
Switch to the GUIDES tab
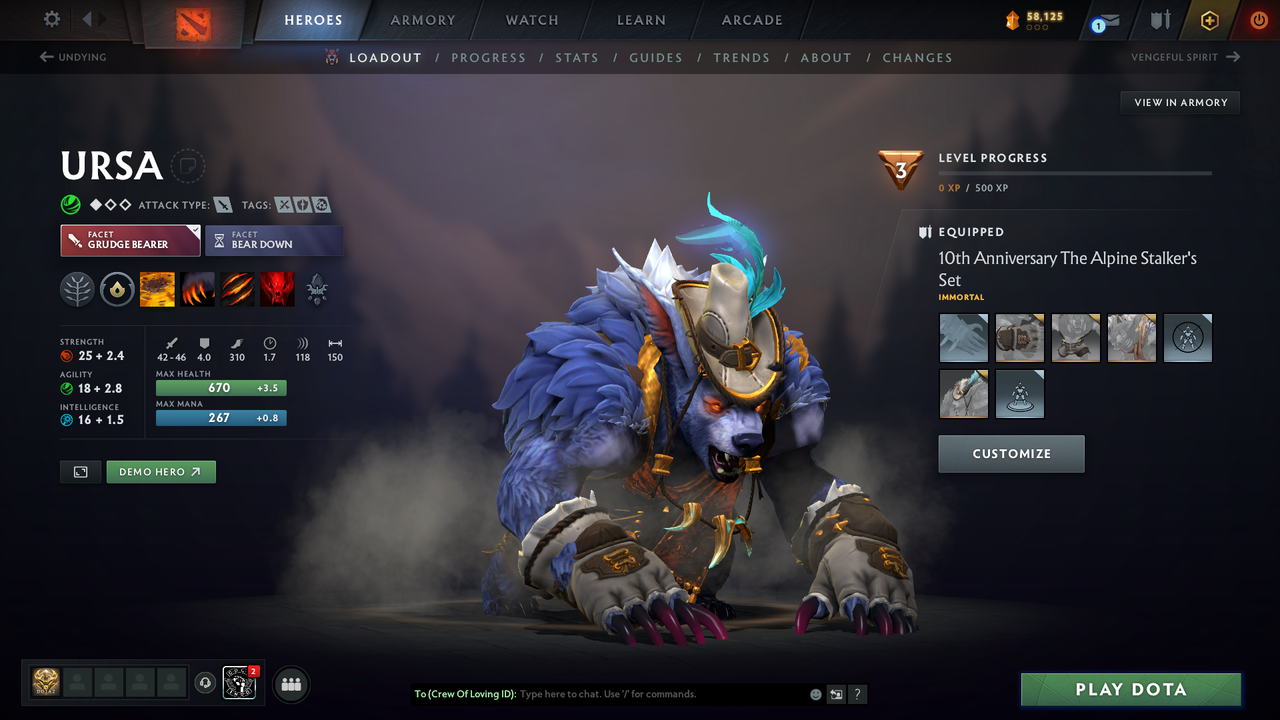(656, 57)
